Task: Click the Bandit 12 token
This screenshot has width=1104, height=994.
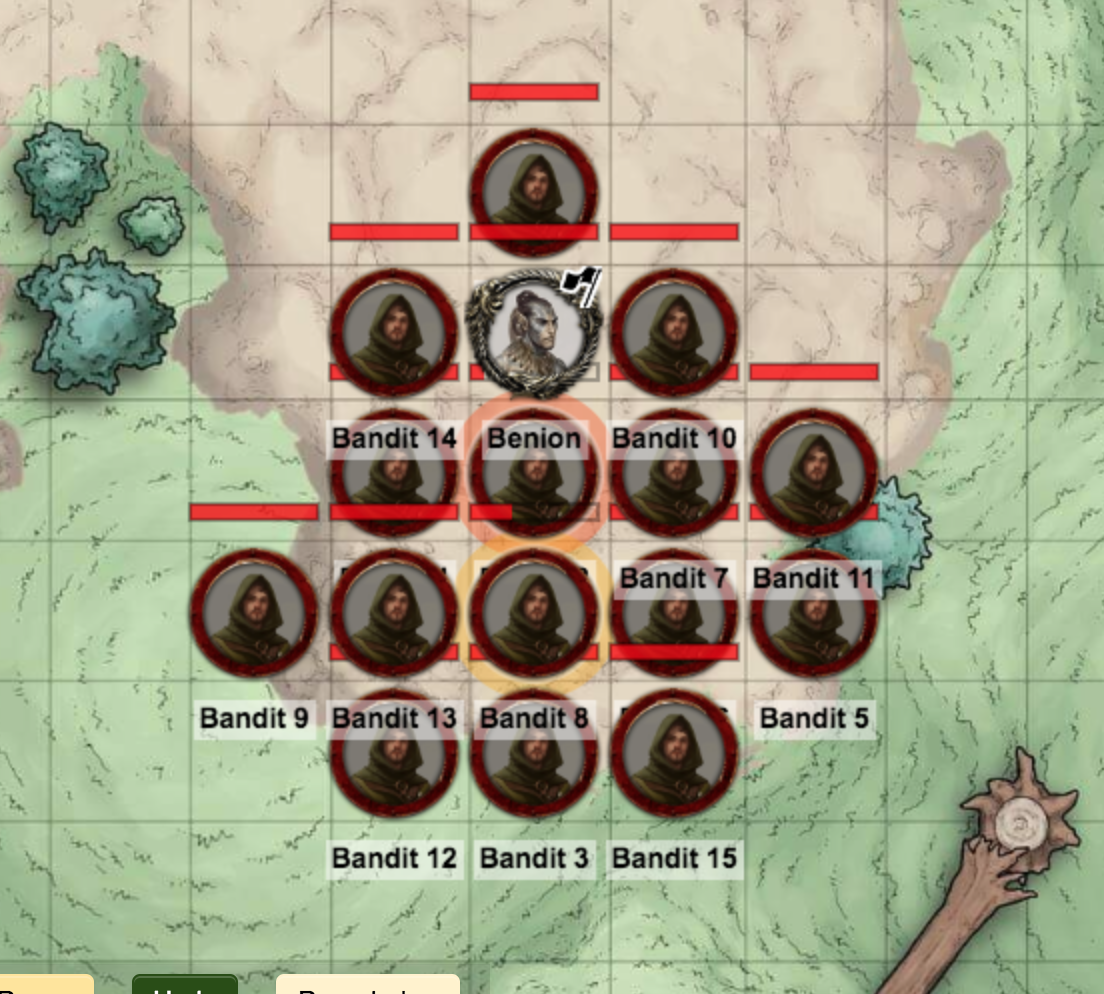Action: click(x=394, y=752)
